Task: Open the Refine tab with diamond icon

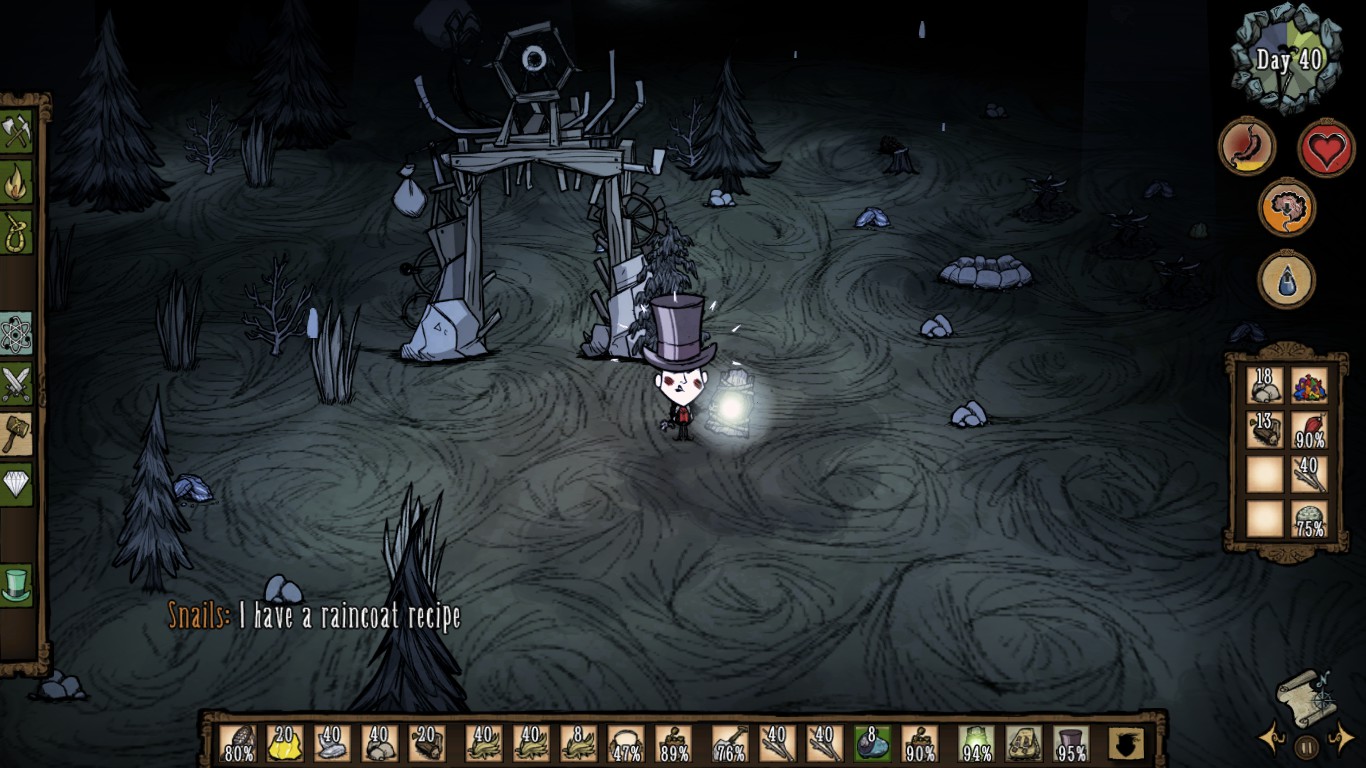Action: pos(17,484)
